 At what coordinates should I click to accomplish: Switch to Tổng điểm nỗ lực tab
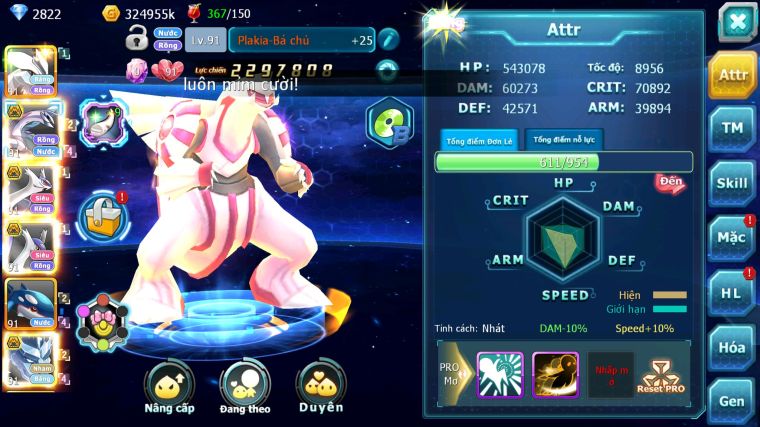click(x=564, y=140)
